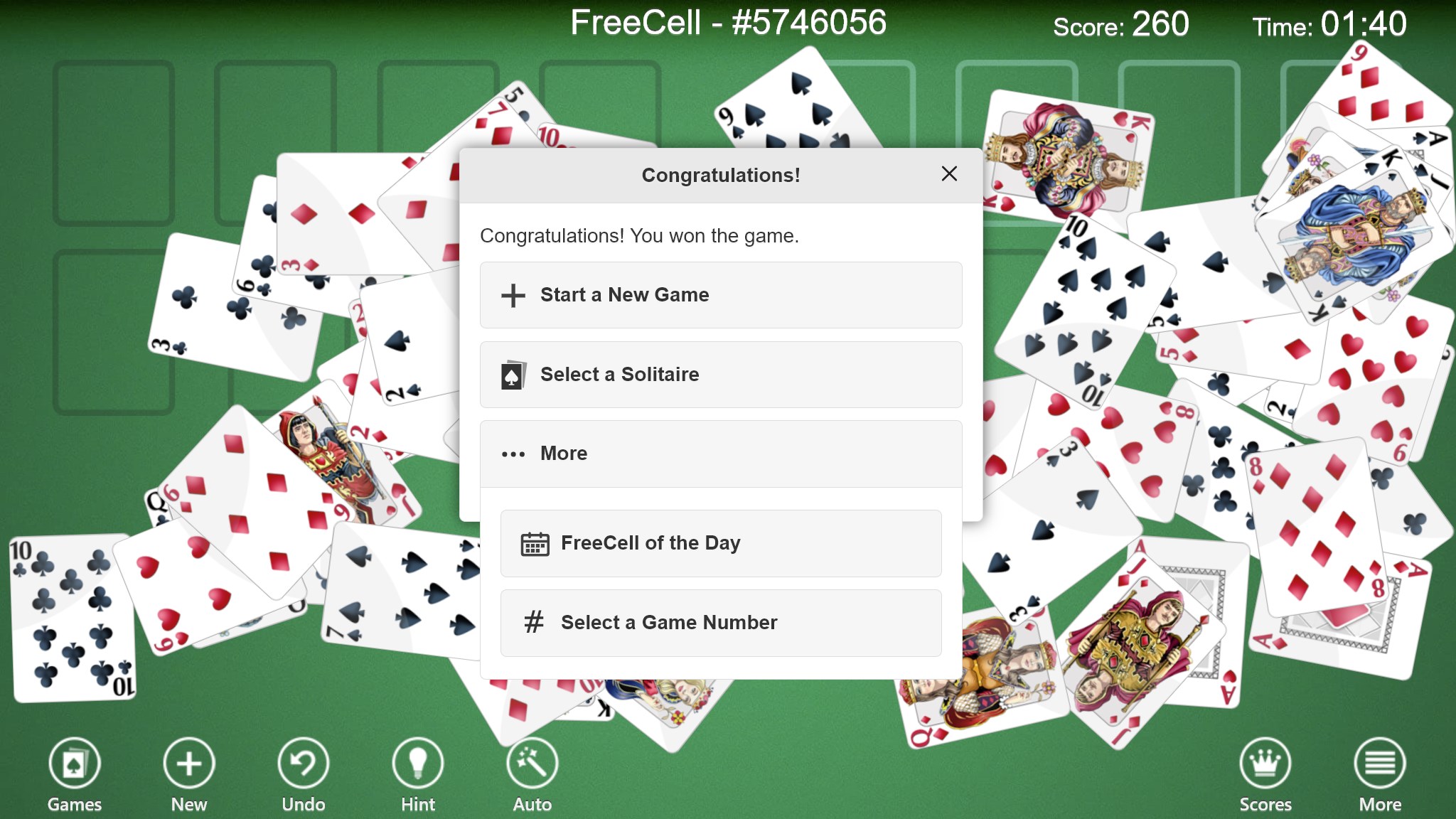The height and width of the screenshot is (819, 1456).
Task: Open FreeCell of the Day
Action: (x=720, y=542)
